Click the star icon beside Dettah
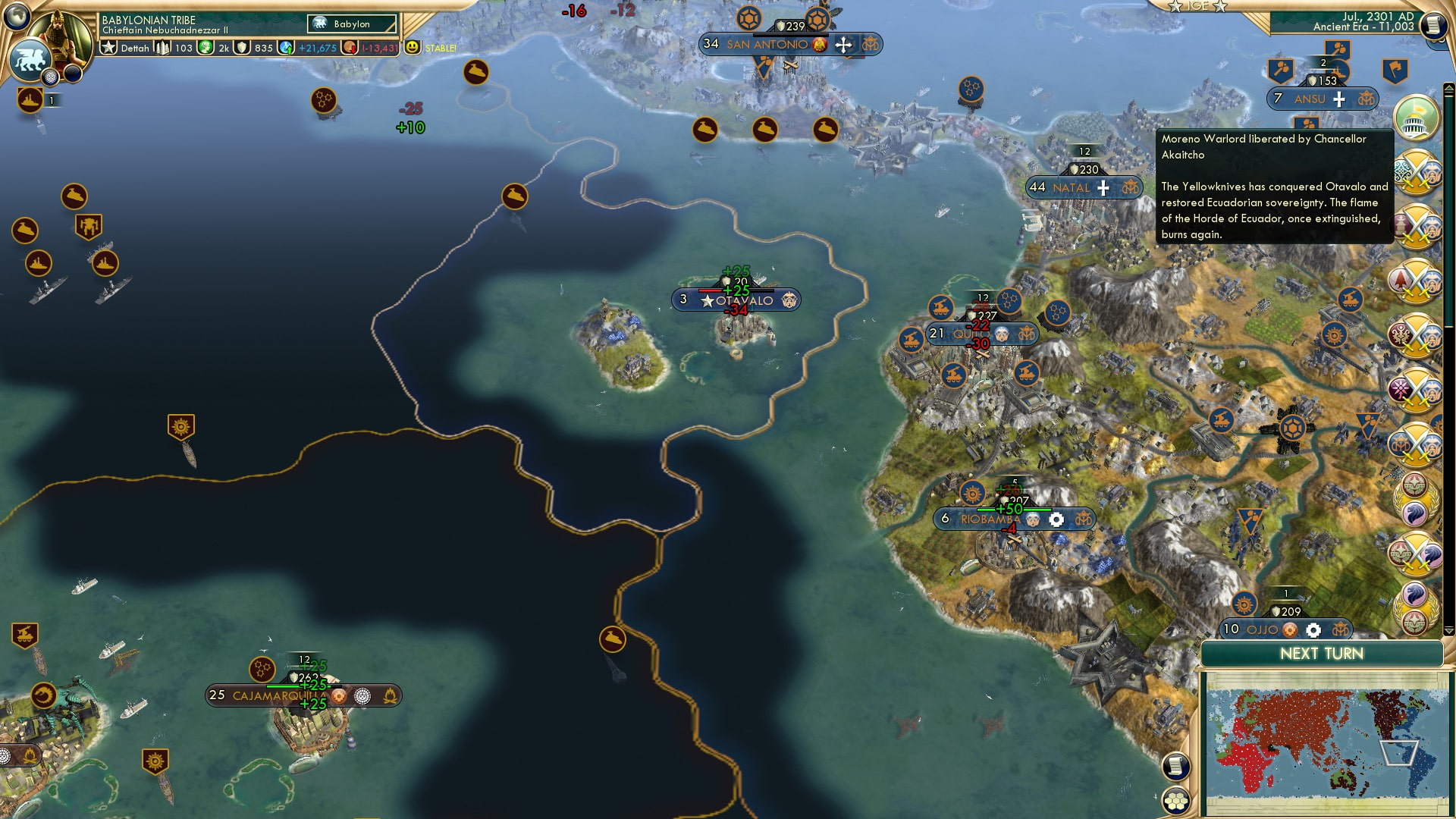The height and width of the screenshot is (819, 1456). [x=108, y=45]
